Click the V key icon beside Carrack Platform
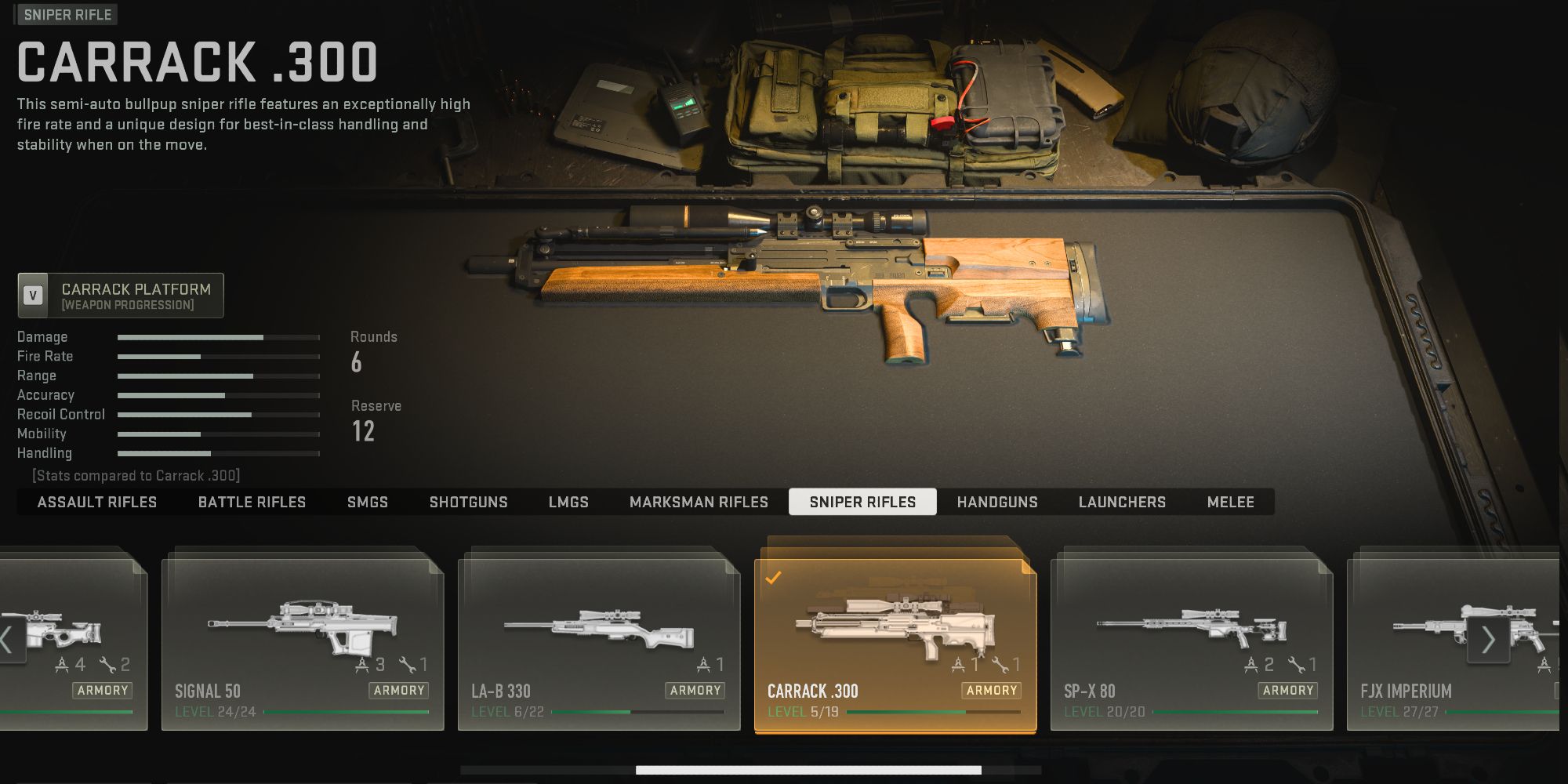 (x=32, y=296)
